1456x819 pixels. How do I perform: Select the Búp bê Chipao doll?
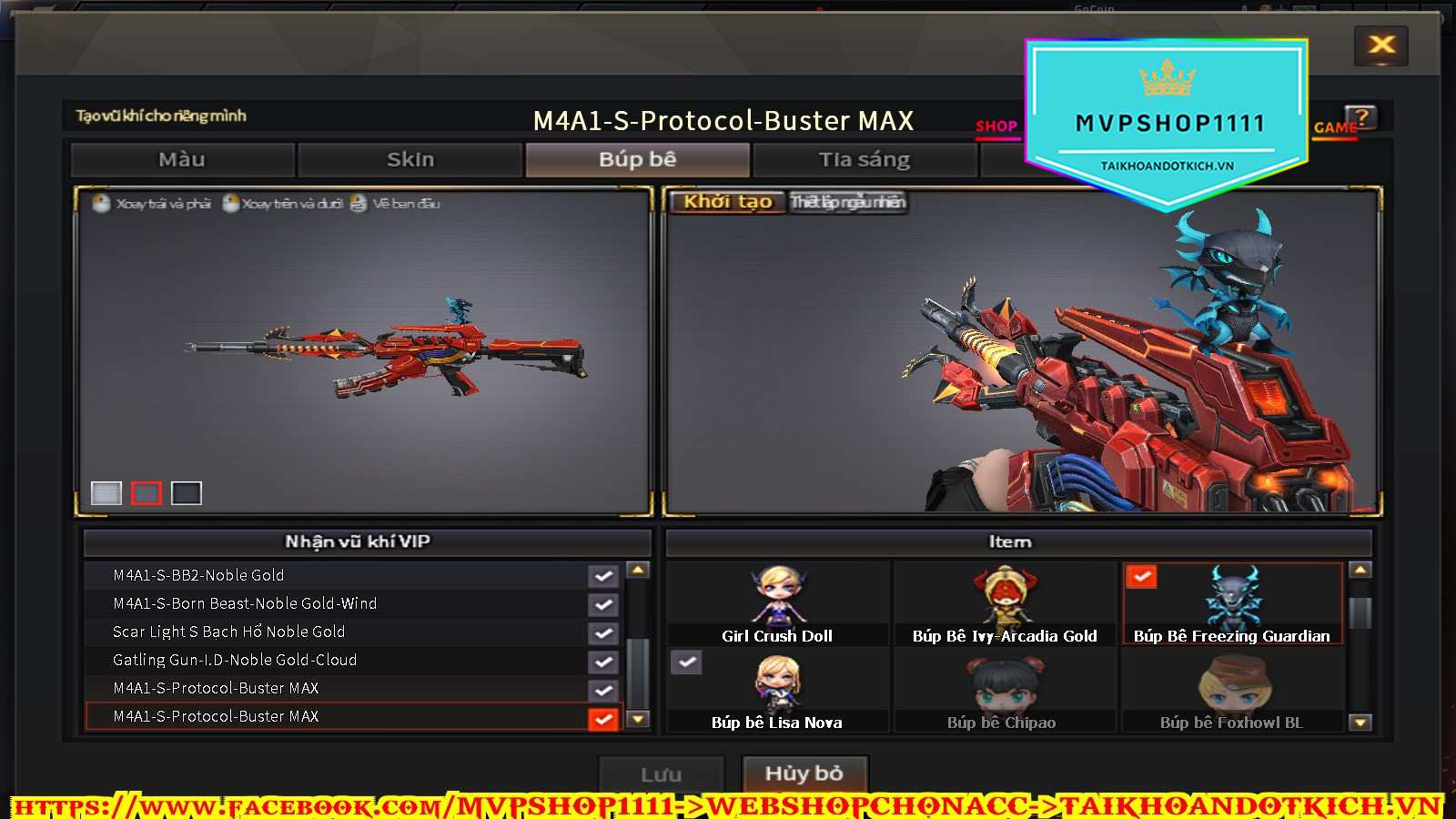(1004, 690)
